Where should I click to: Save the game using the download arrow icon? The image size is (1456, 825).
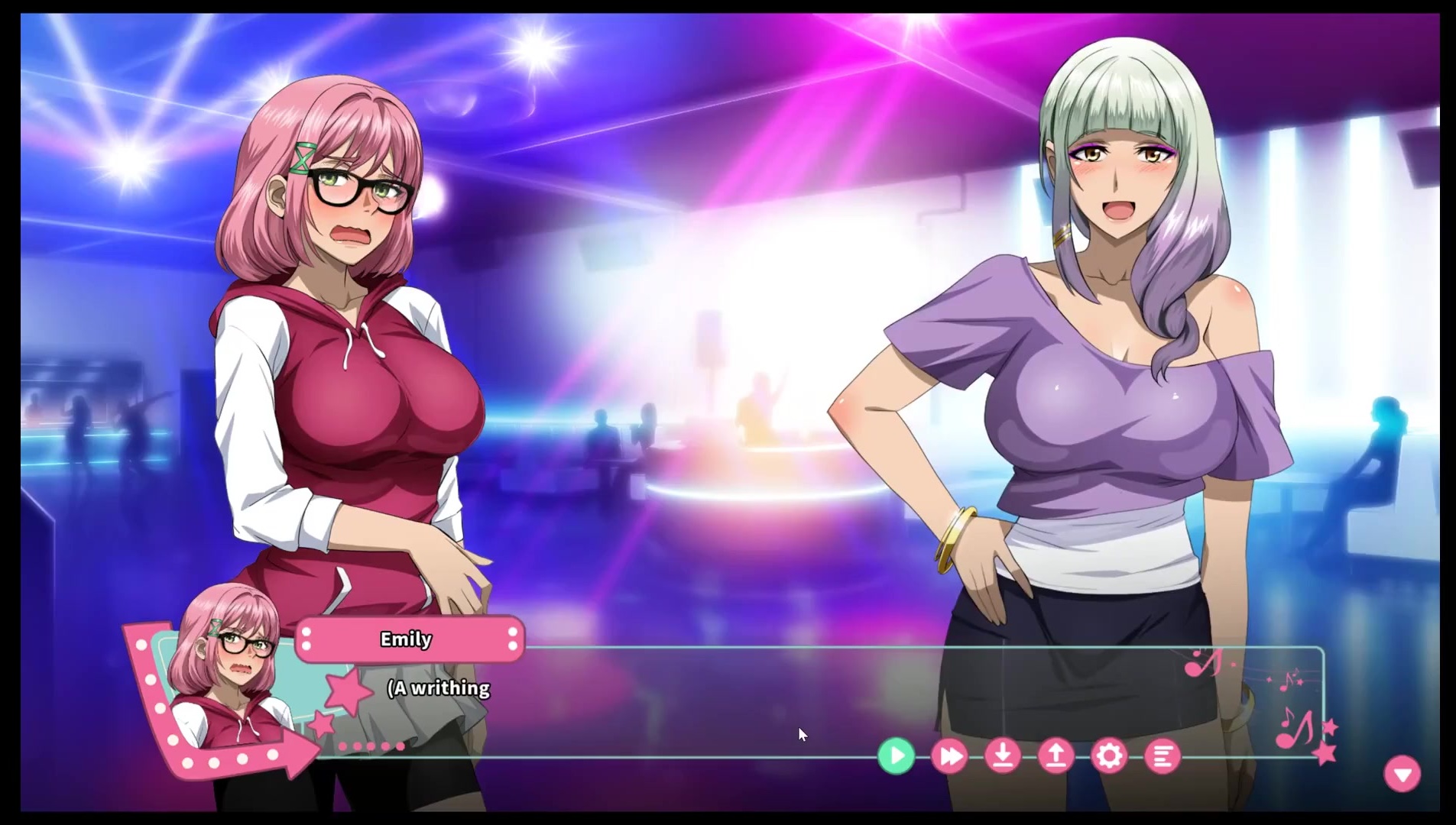coord(1003,756)
